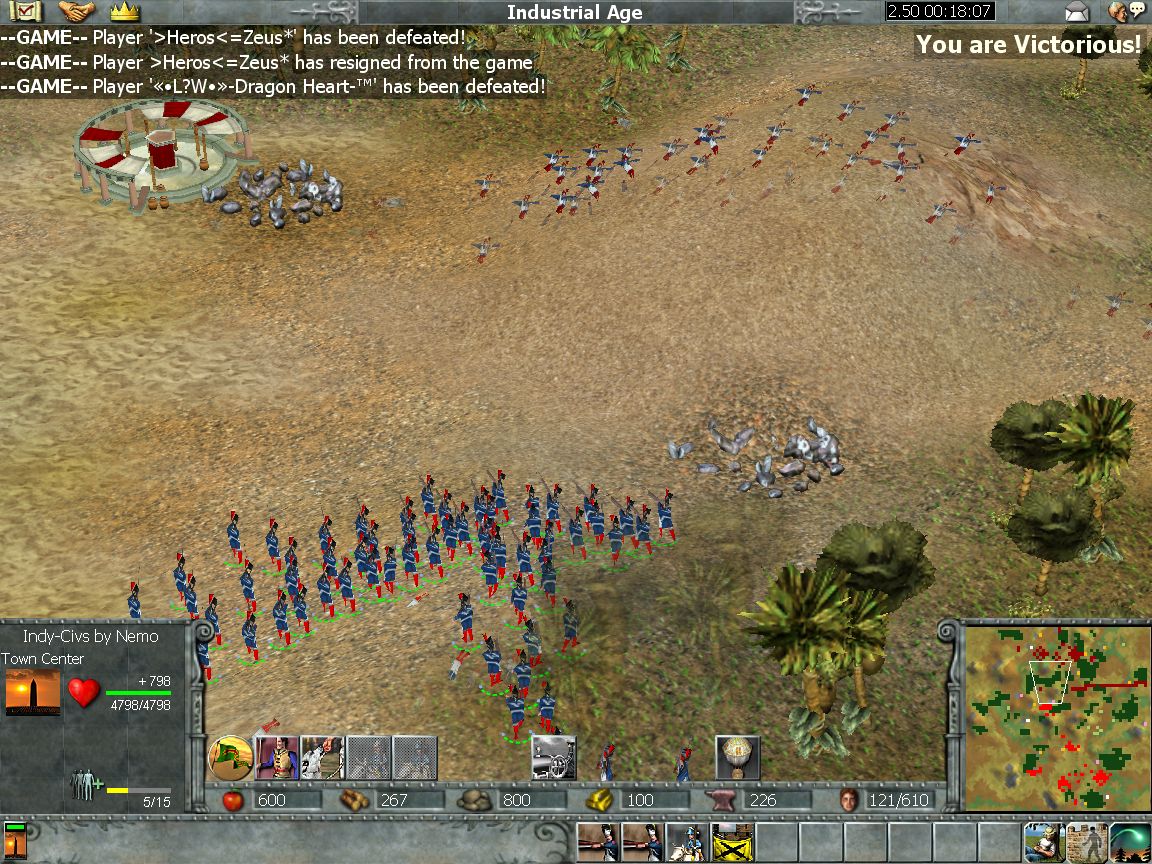Click the green flag rally point button
The height and width of the screenshot is (864, 1152).
pos(230,757)
